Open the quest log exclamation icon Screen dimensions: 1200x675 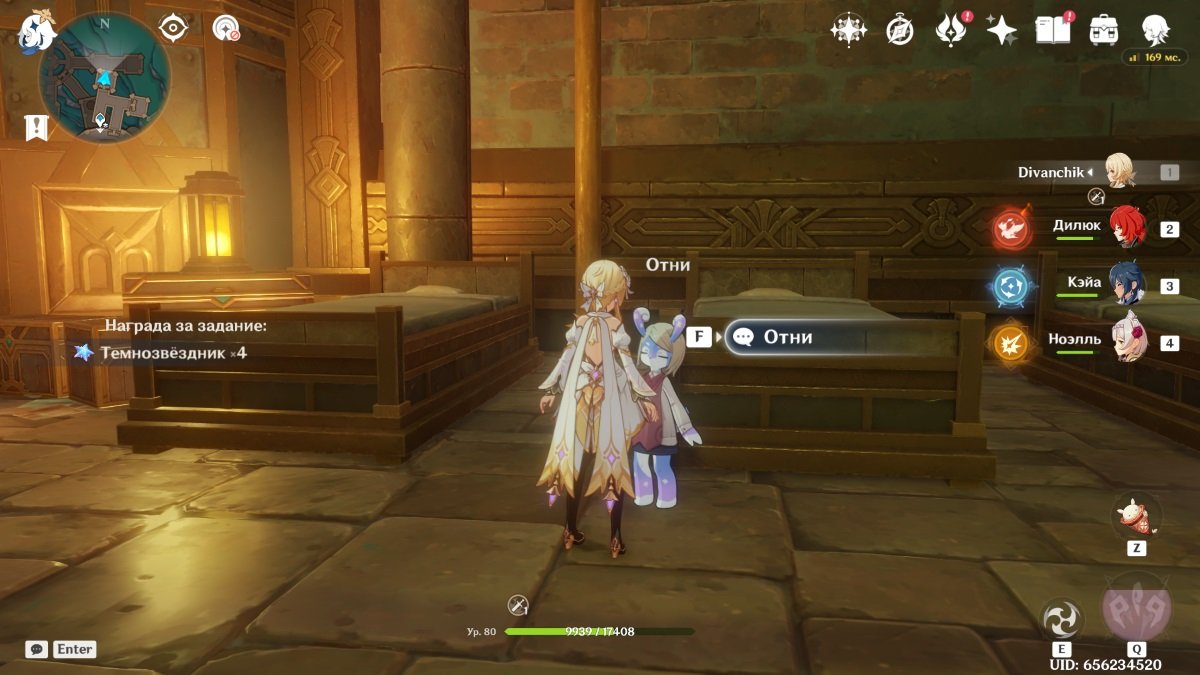point(37,127)
